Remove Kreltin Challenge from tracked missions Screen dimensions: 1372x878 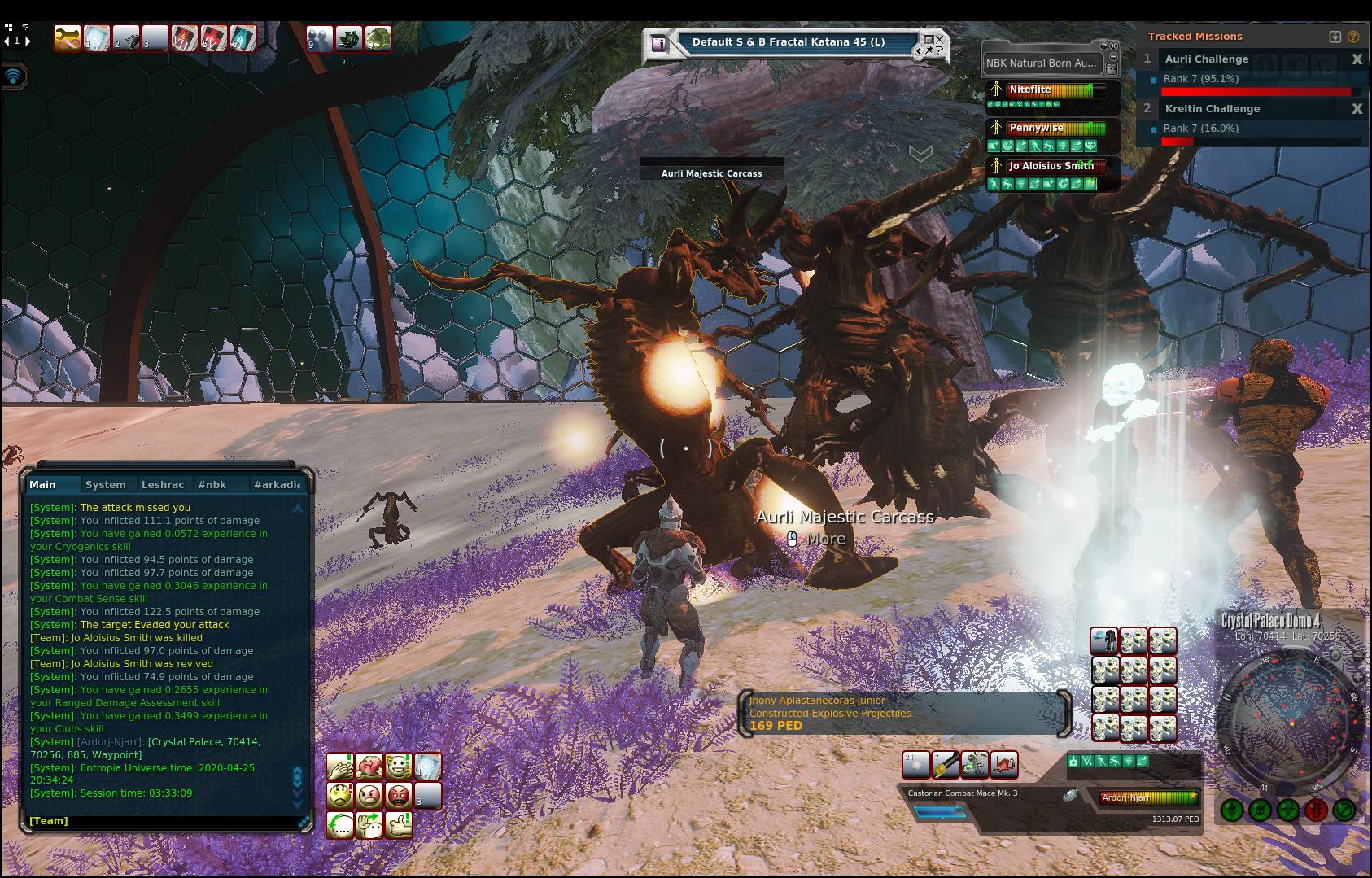click(x=1357, y=109)
